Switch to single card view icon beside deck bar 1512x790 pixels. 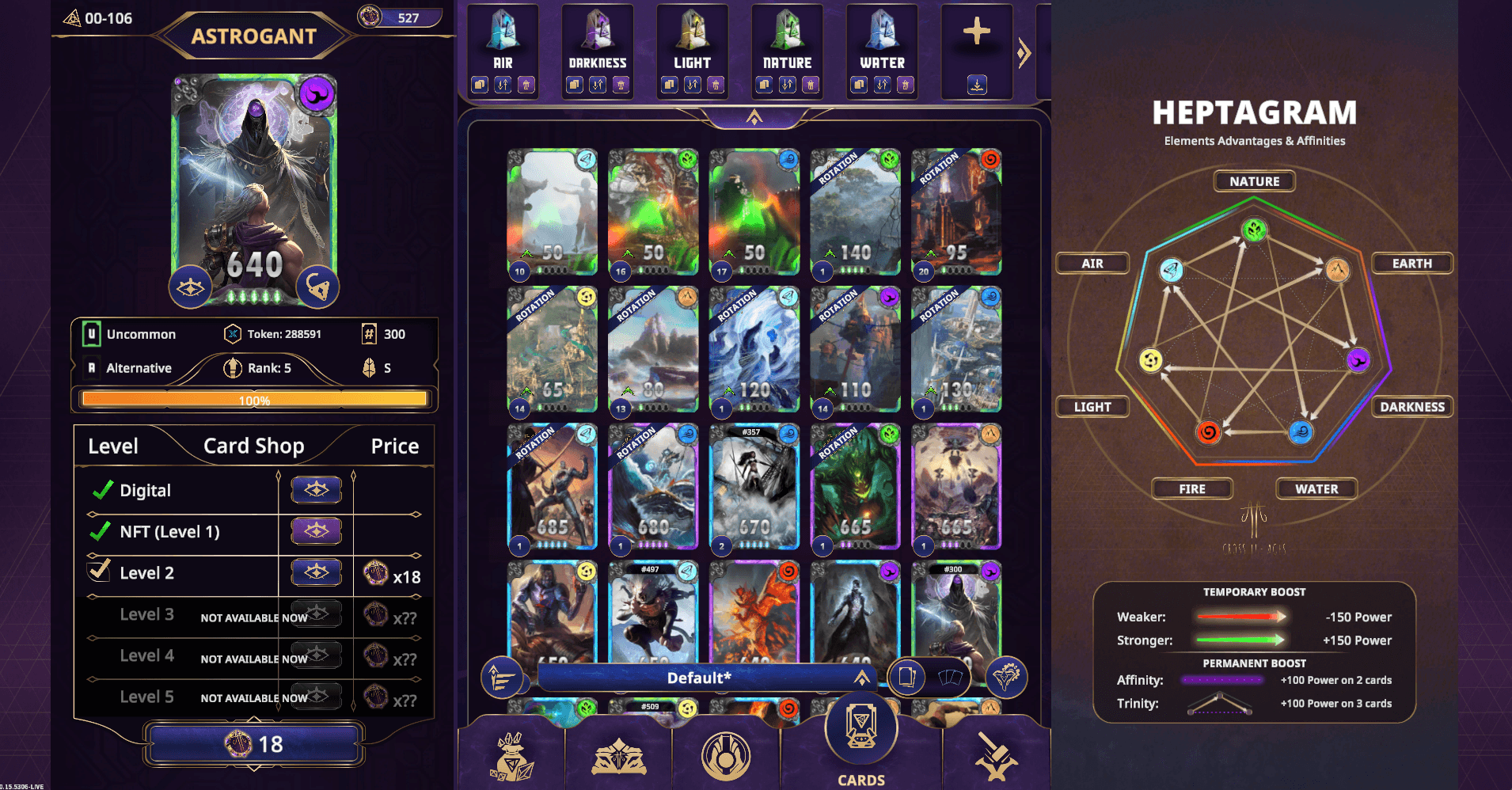click(x=909, y=678)
